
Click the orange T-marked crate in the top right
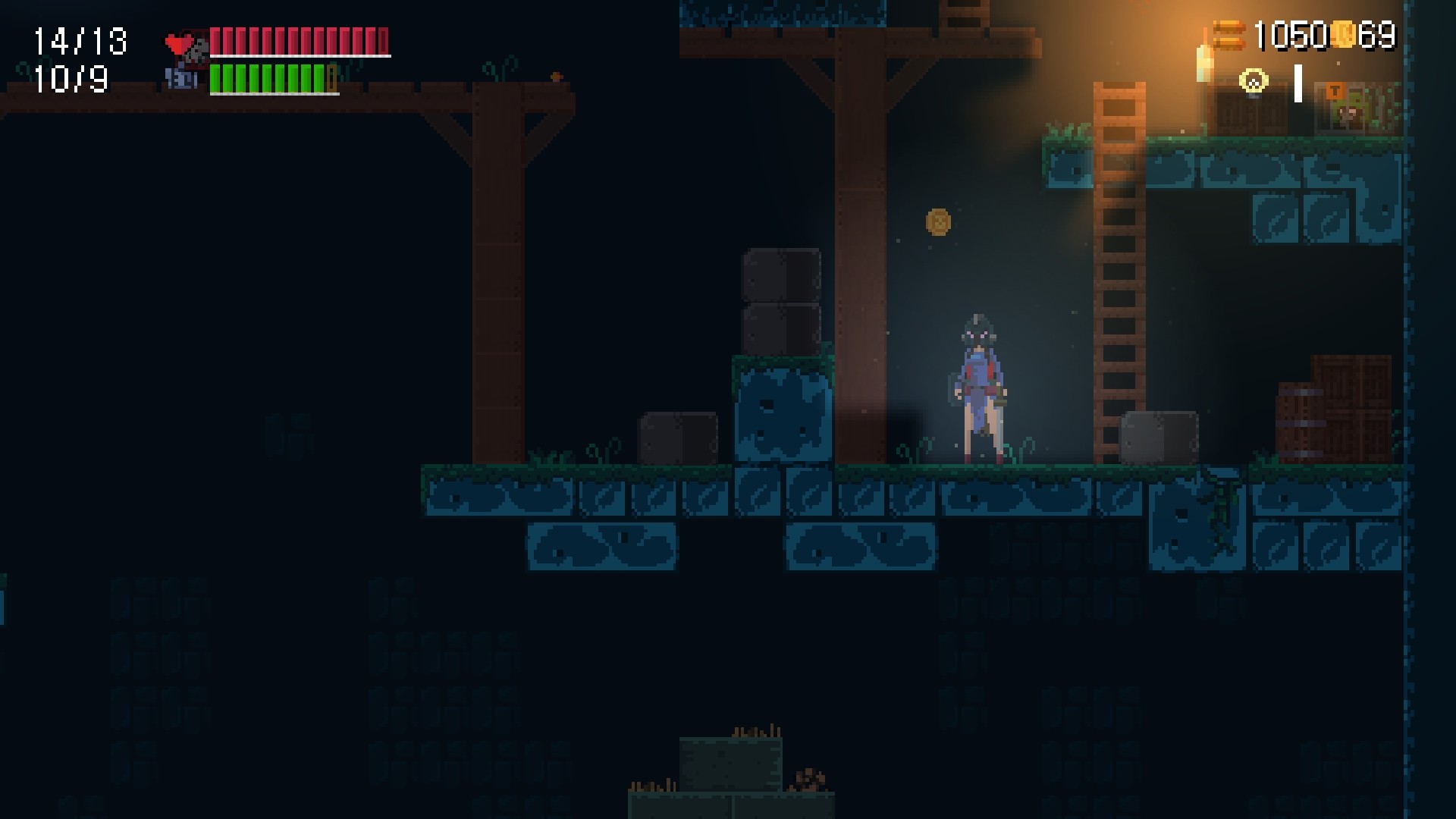click(x=1336, y=91)
